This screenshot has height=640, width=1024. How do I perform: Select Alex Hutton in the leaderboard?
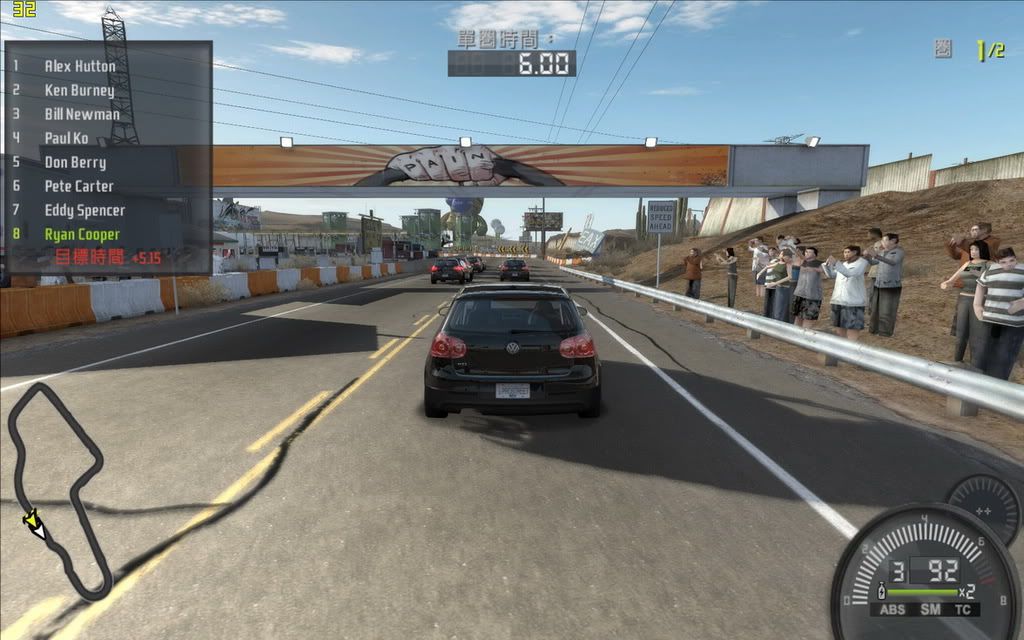80,66
